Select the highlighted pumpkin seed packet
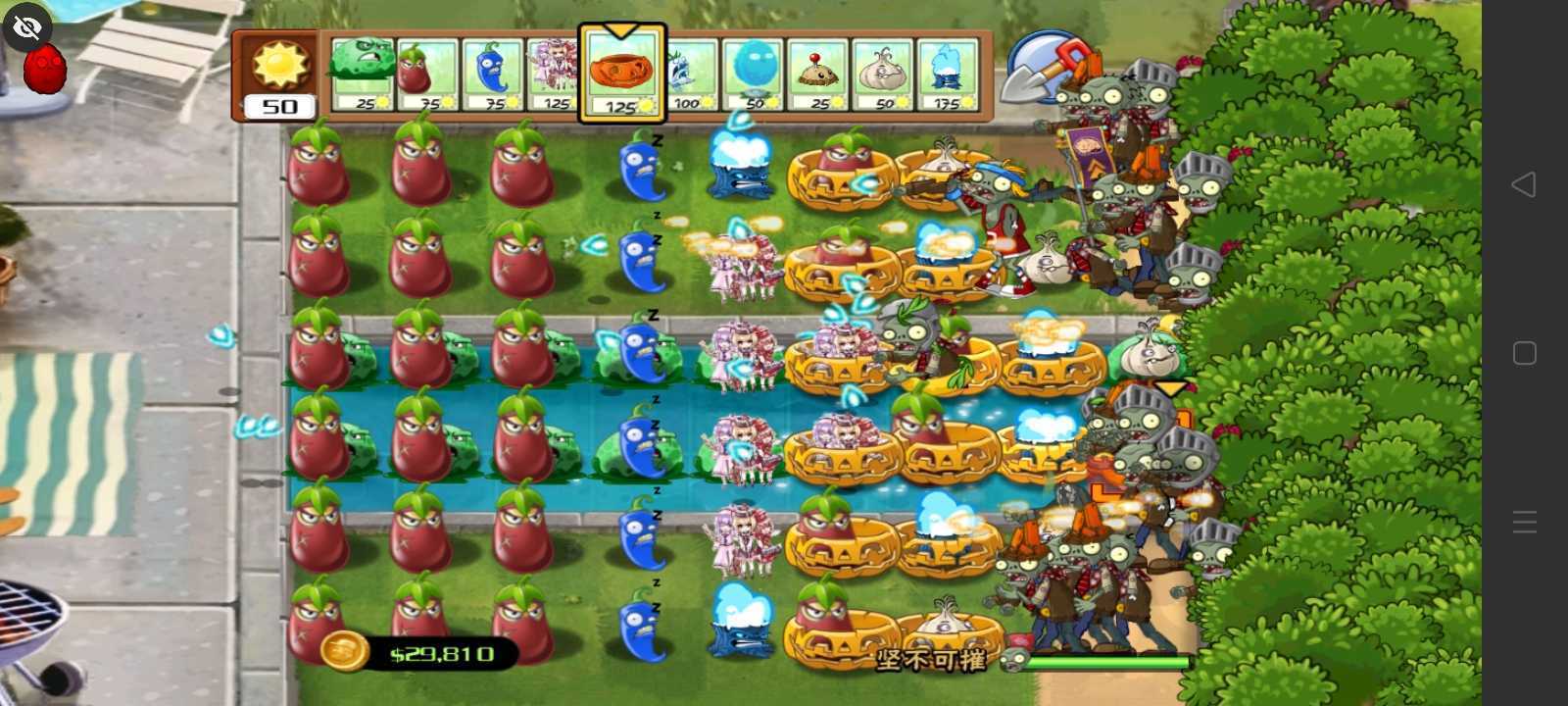The image size is (1568, 706). click(x=621, y=74)
